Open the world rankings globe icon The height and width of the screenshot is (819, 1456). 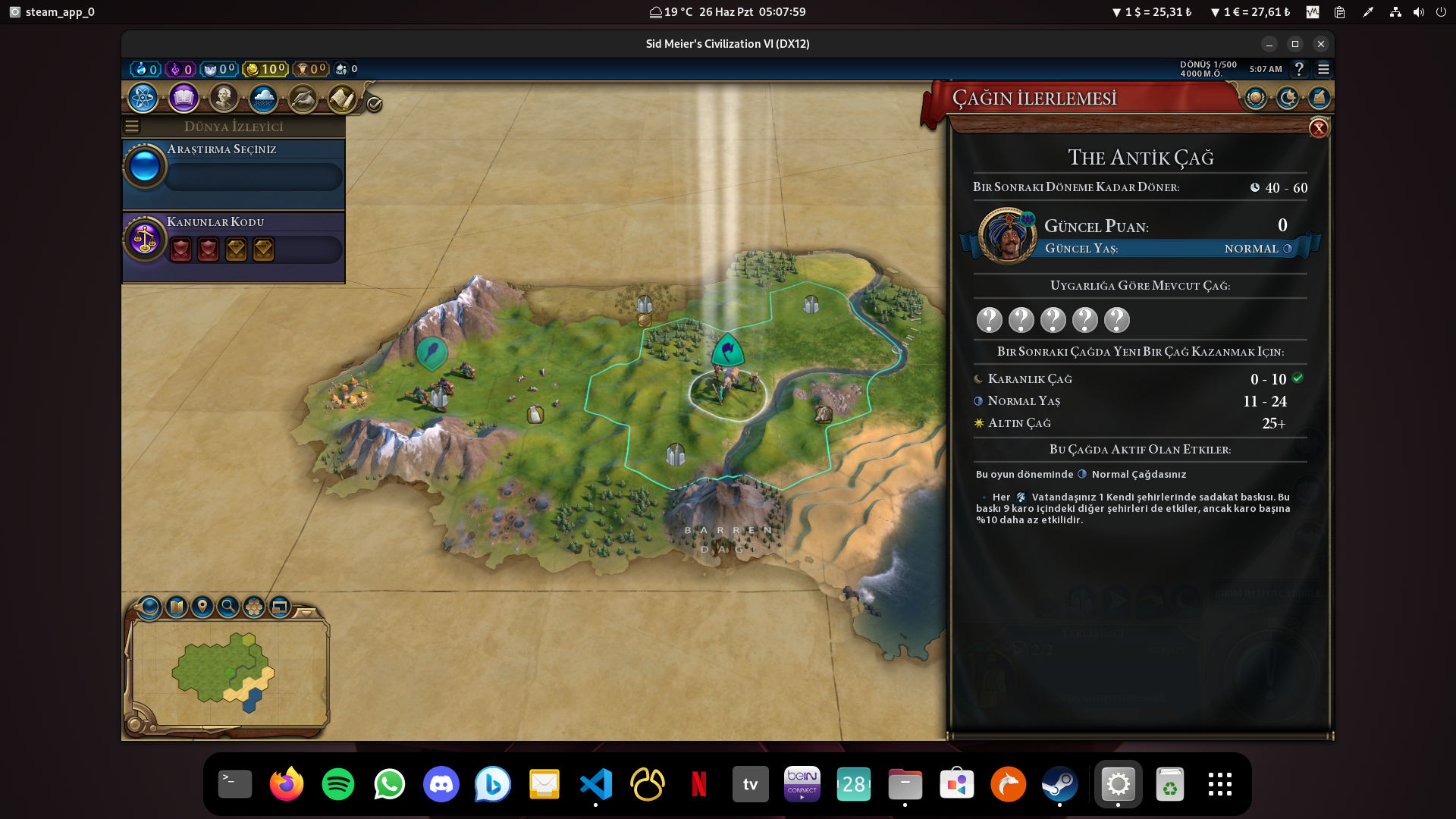pyautogui.click(x=1256, y=98)
